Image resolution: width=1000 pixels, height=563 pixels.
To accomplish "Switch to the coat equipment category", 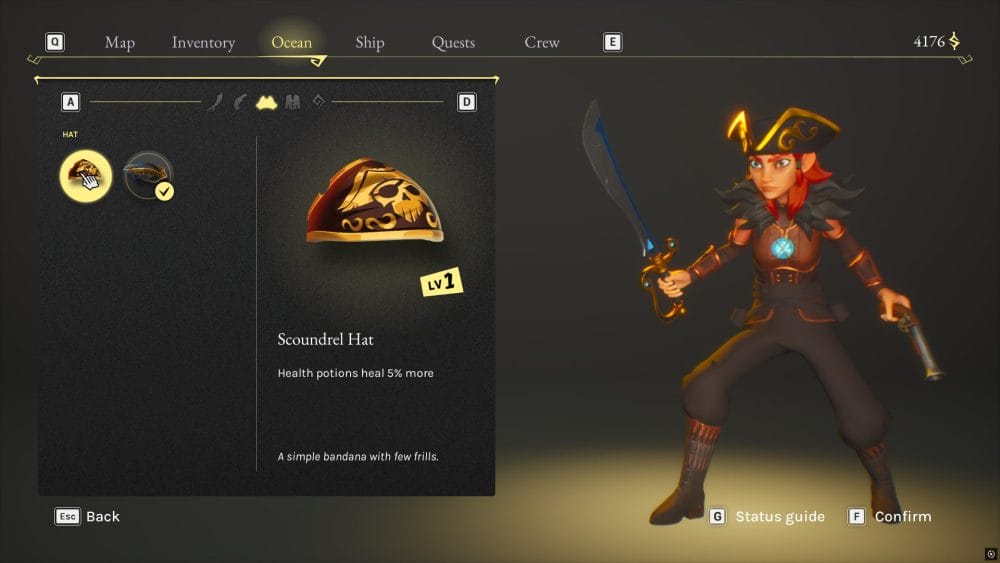I will pos(292,102).
